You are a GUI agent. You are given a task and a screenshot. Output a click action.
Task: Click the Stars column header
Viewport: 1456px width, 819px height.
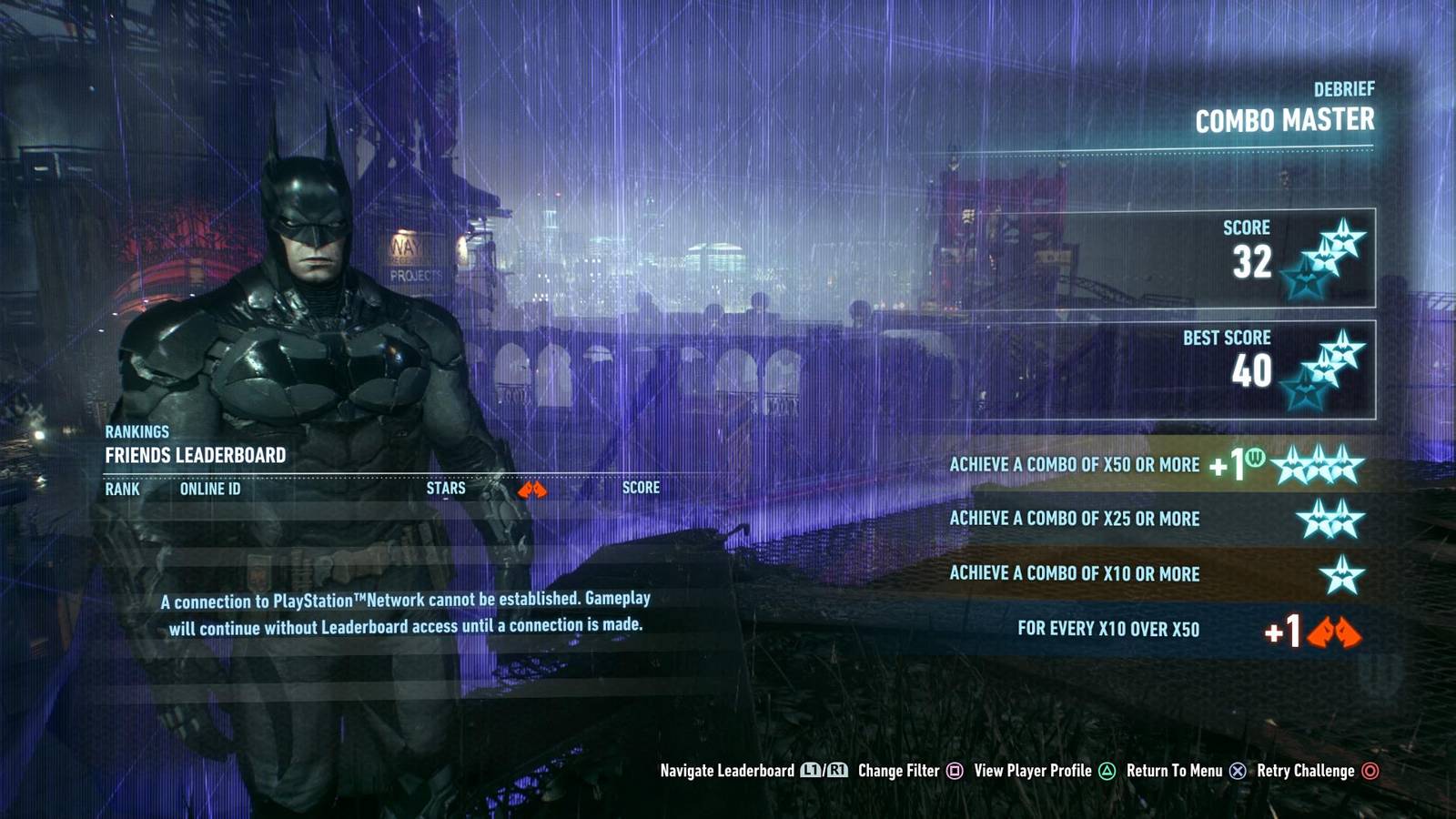click(x=445, y=488)
